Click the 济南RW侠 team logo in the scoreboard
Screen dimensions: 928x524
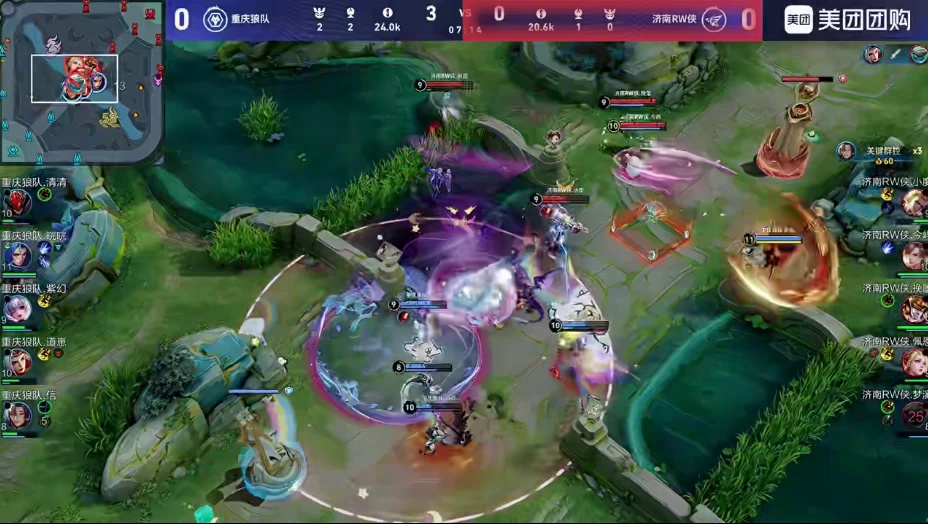click(x=713, y=19)
